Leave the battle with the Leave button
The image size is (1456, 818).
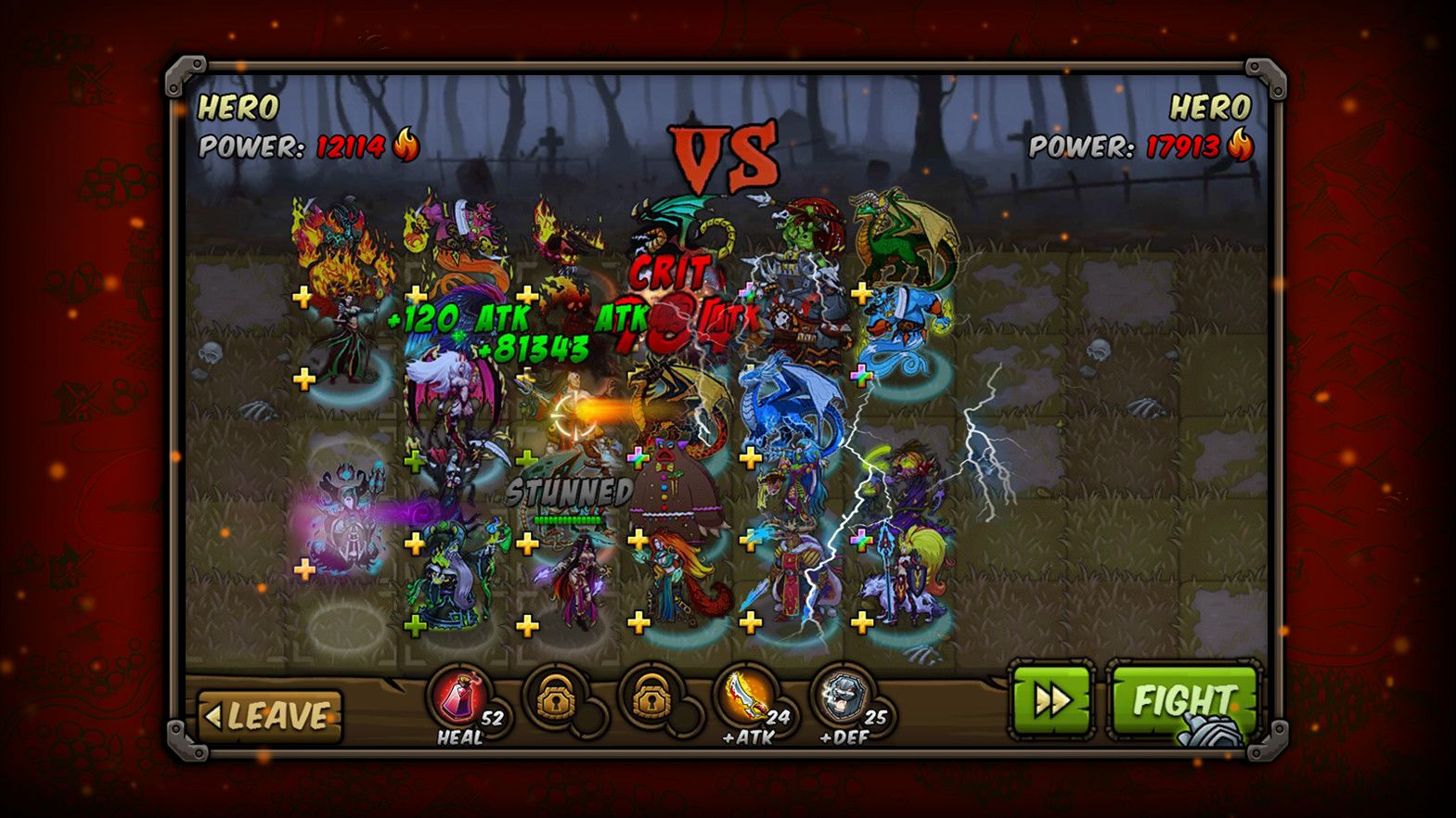pyautogui.click(x=270, y=716)
